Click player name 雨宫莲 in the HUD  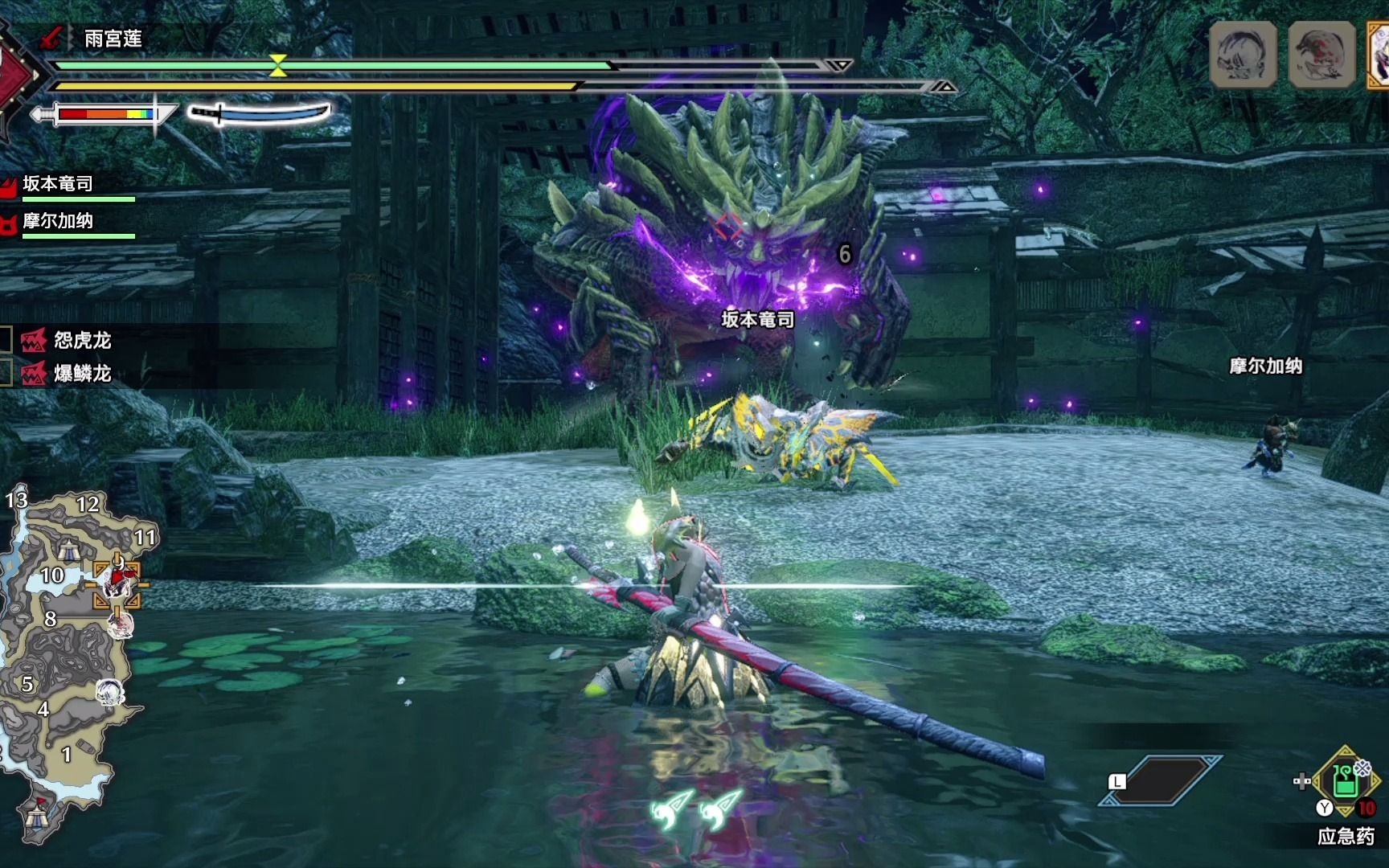[113, 39]
